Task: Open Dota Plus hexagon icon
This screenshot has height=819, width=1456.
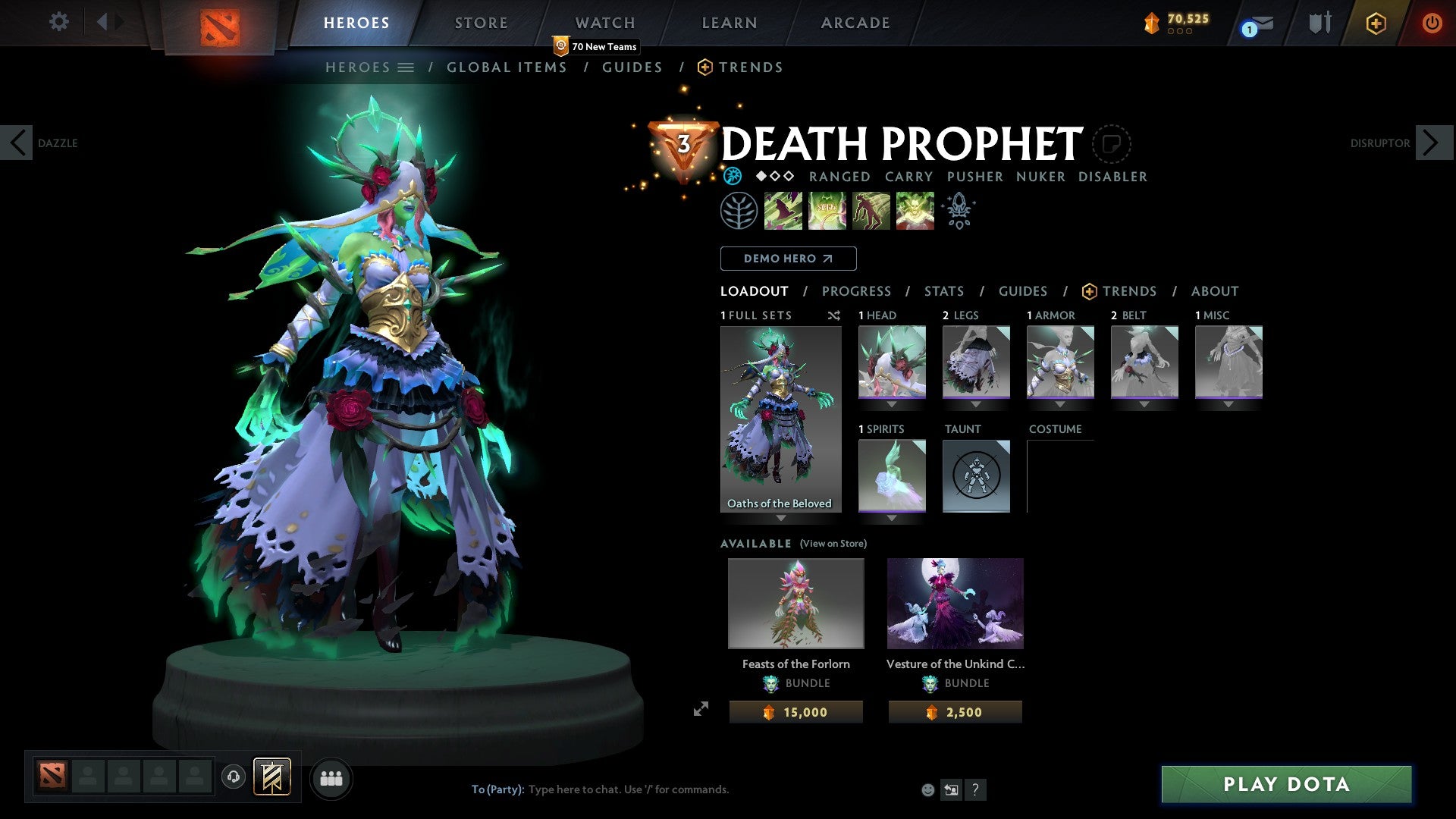Action: pyautogui.click(x=1376, y=23)
